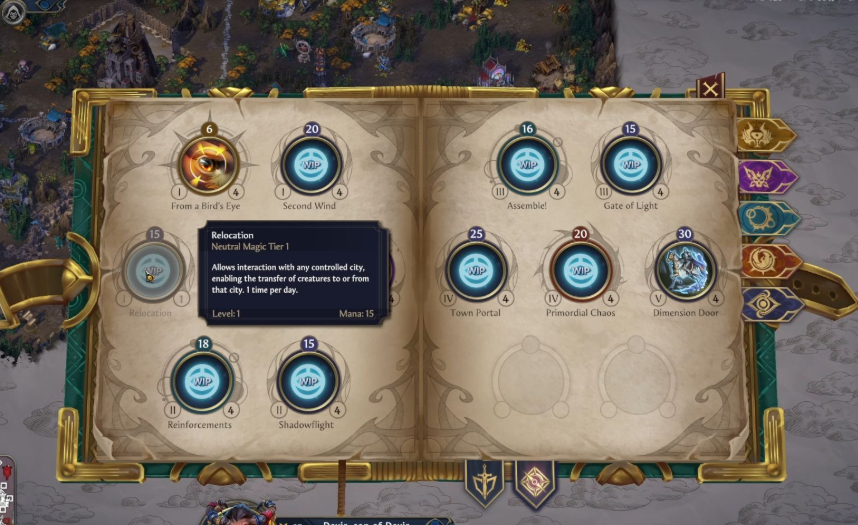Select the From a Bird's Eye spell
The height and width of the screenshot is (525, 858).
coord(209,164)
